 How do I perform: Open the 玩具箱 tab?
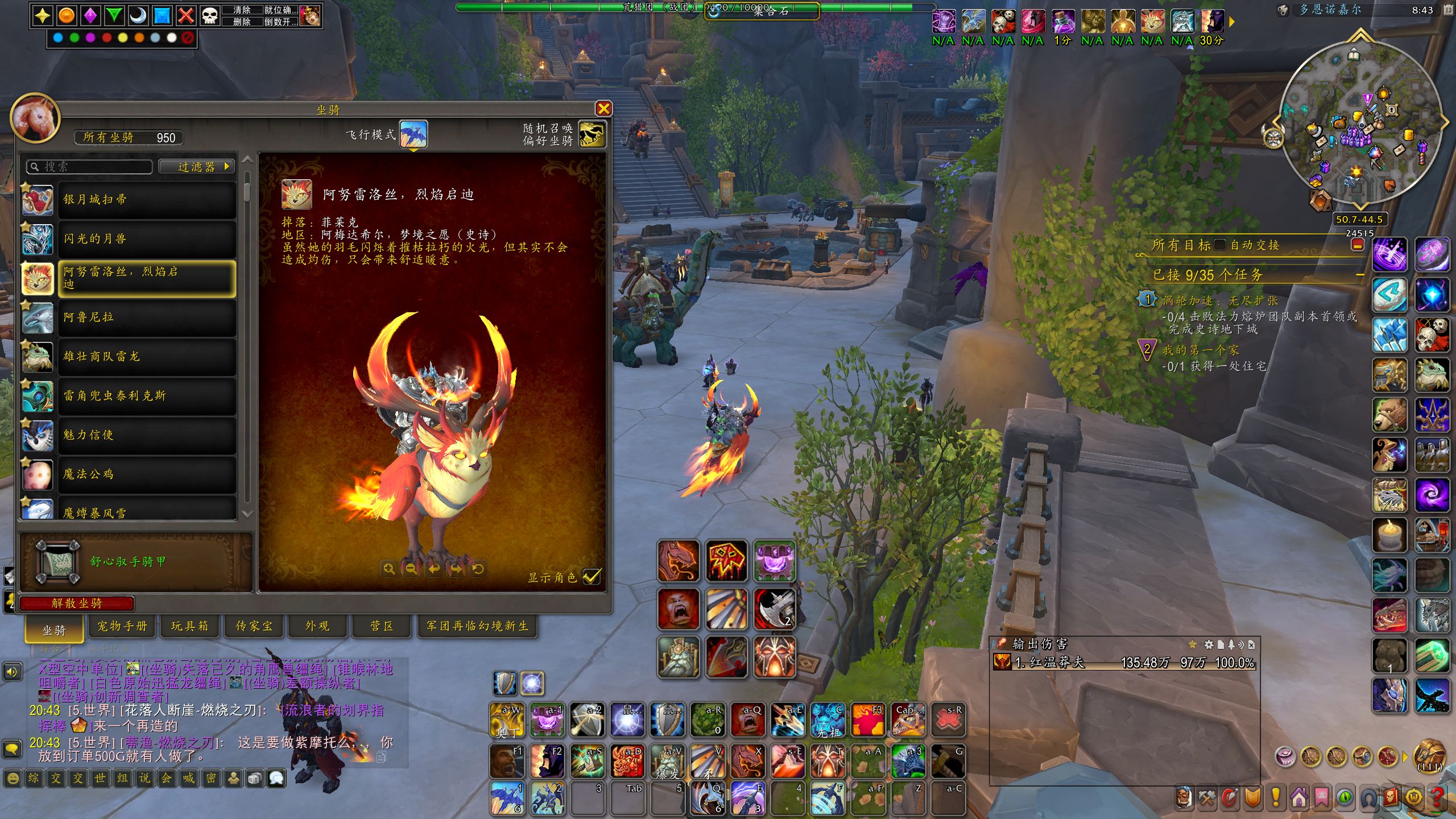(x=189, y=626)
